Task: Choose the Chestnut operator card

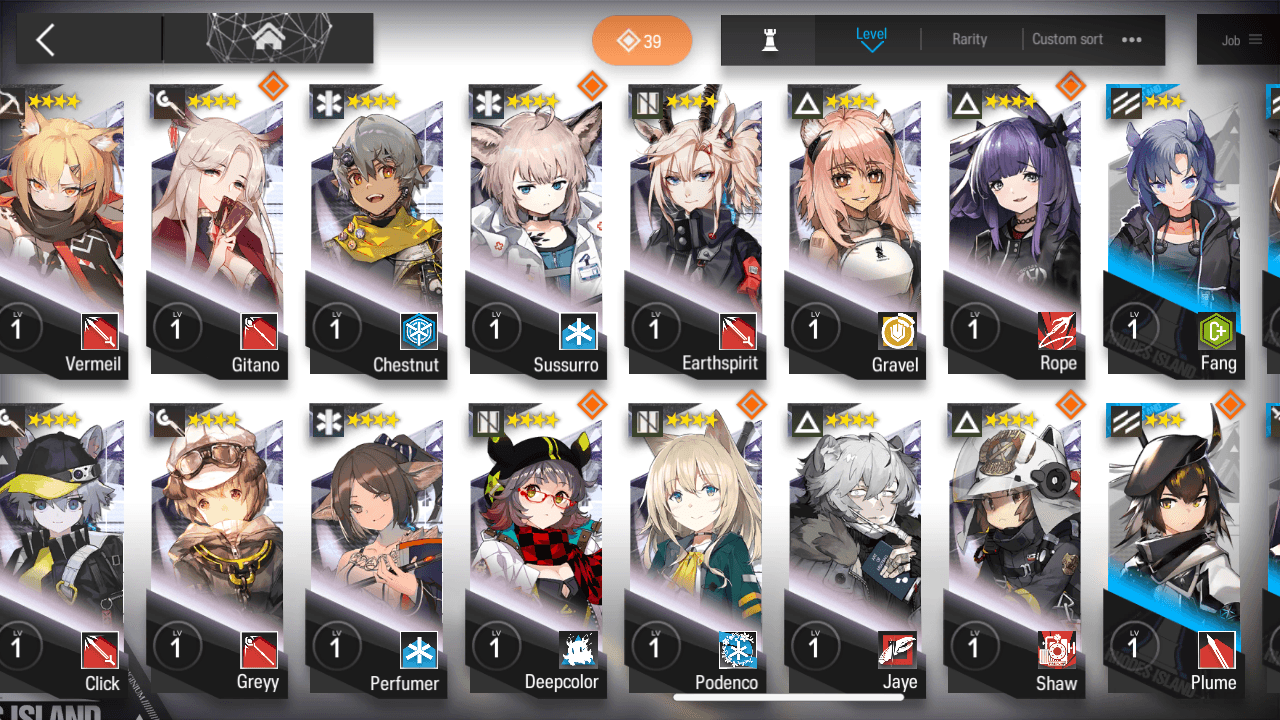Action: click(377, 230)
